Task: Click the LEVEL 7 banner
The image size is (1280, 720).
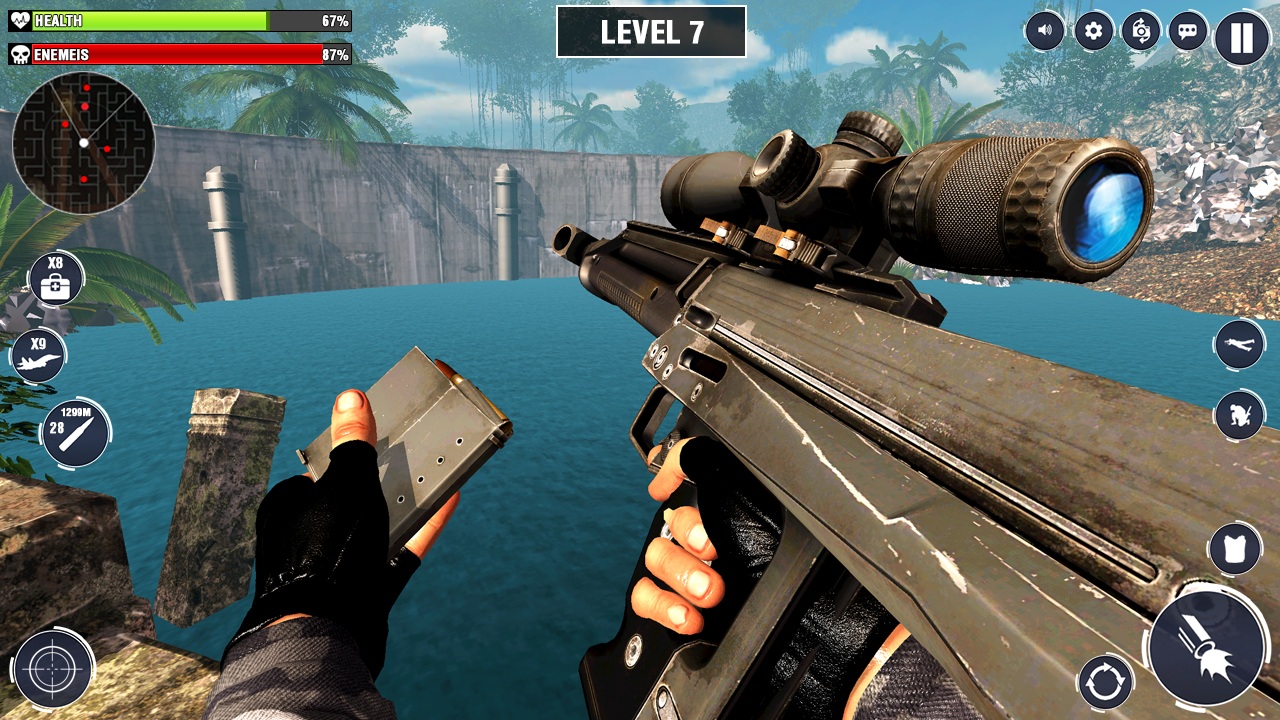Action: click(x=653, y=33)
